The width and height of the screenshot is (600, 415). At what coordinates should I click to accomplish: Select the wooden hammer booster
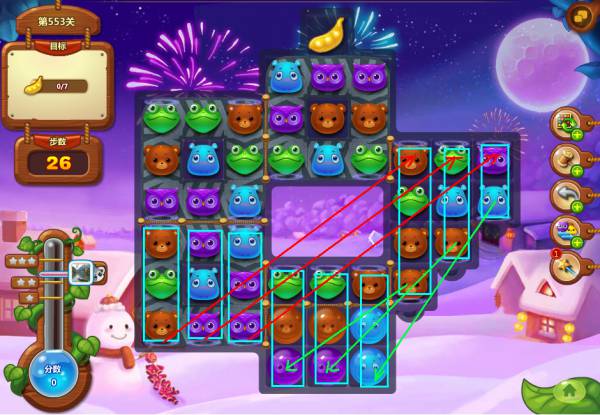click(566, 160)
